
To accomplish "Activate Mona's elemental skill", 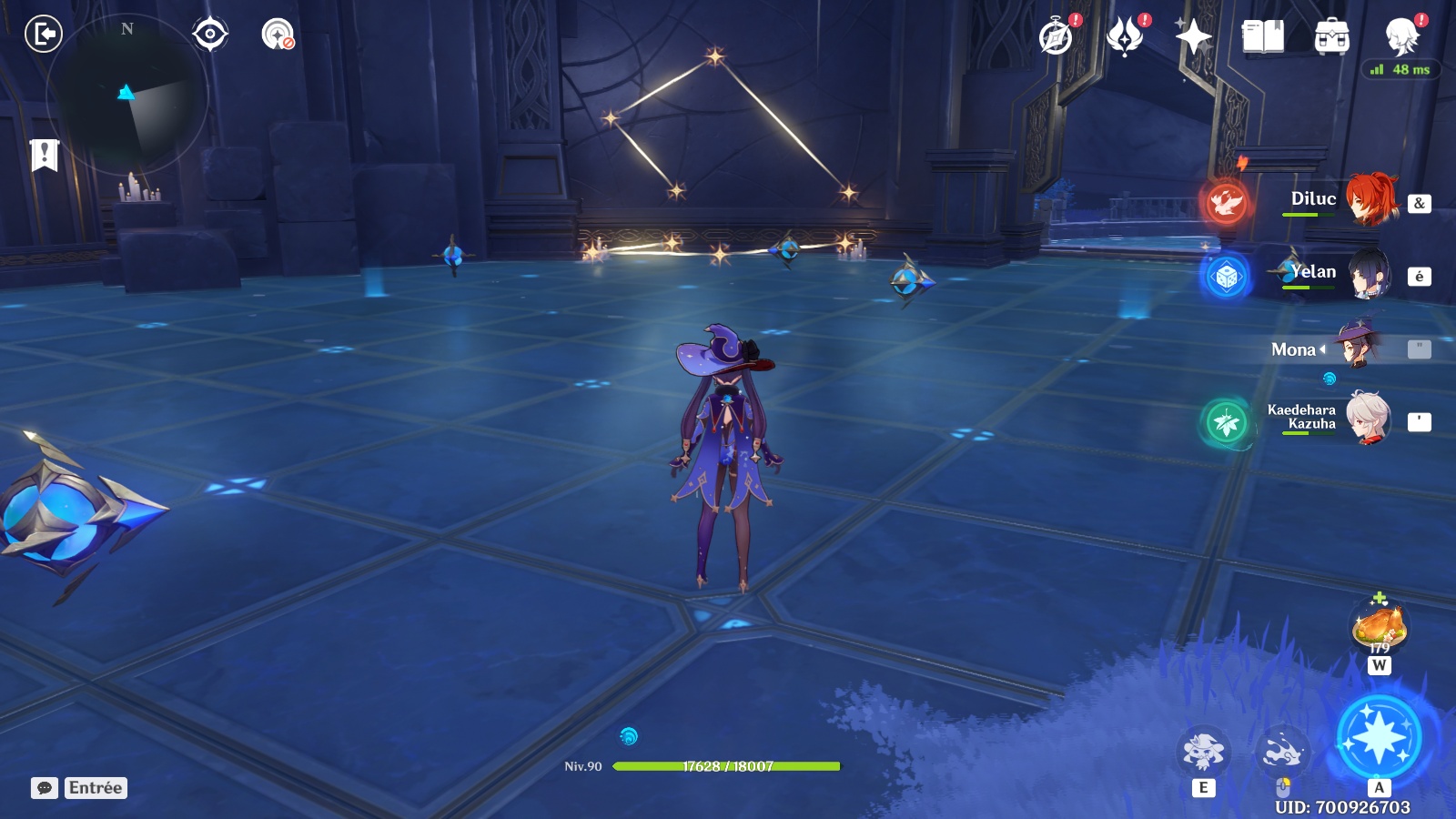I will 1203,752.
